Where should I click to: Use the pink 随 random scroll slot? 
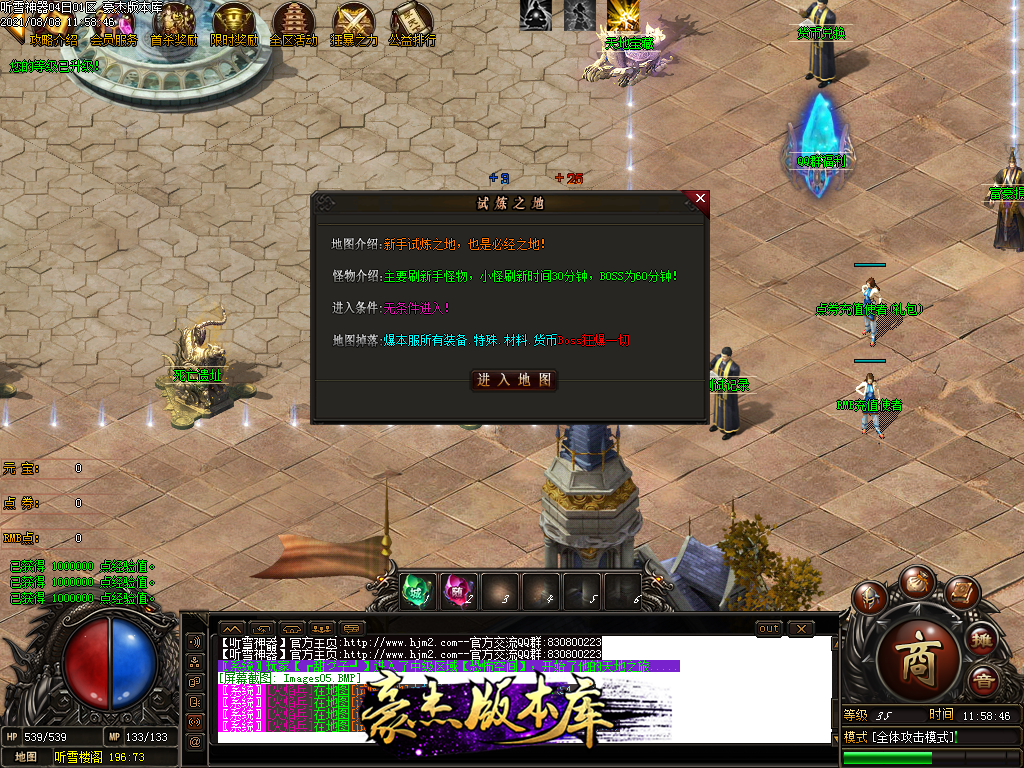tap(459, 592)
